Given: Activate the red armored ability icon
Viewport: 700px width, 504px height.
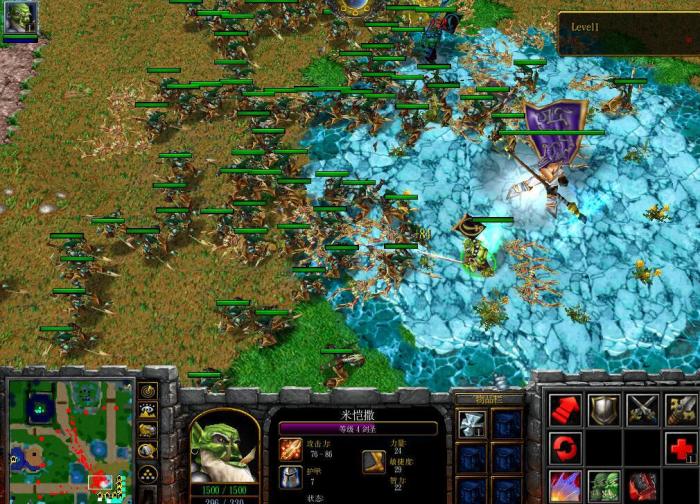Looking at the screenshot, I should (x=642, y=485).
